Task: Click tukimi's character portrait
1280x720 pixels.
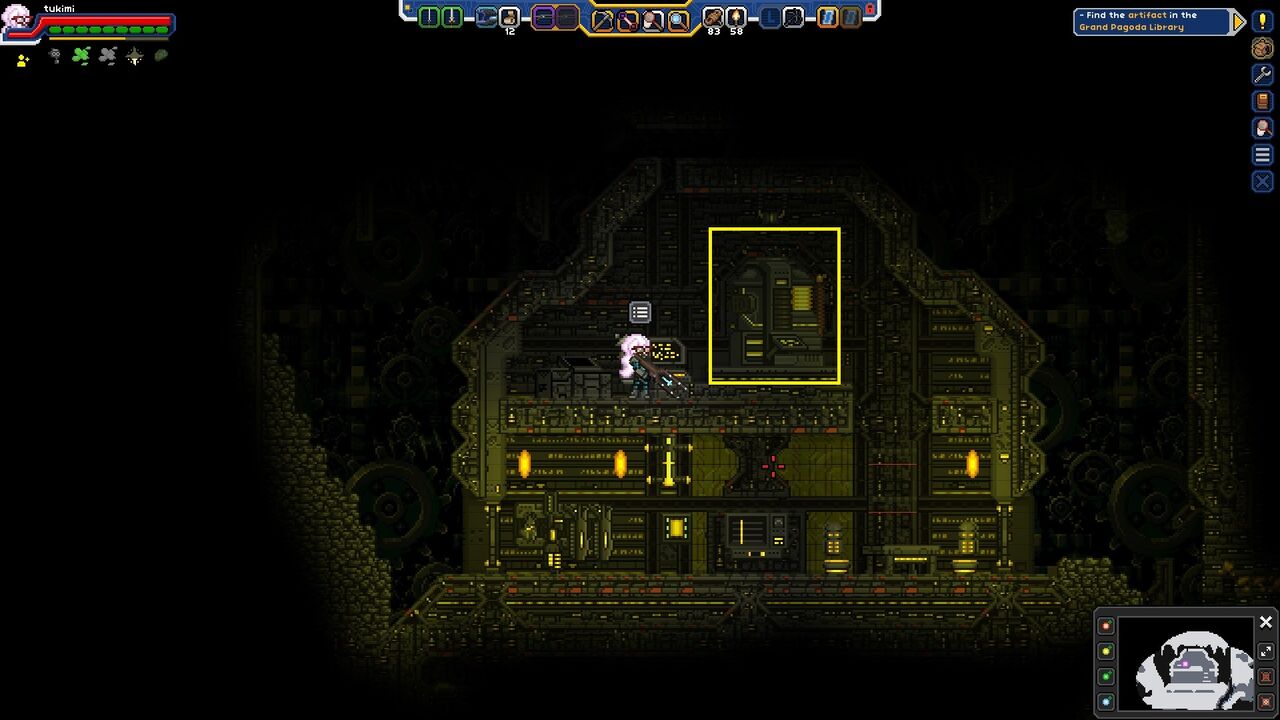Action: click(x=18, y=20)
